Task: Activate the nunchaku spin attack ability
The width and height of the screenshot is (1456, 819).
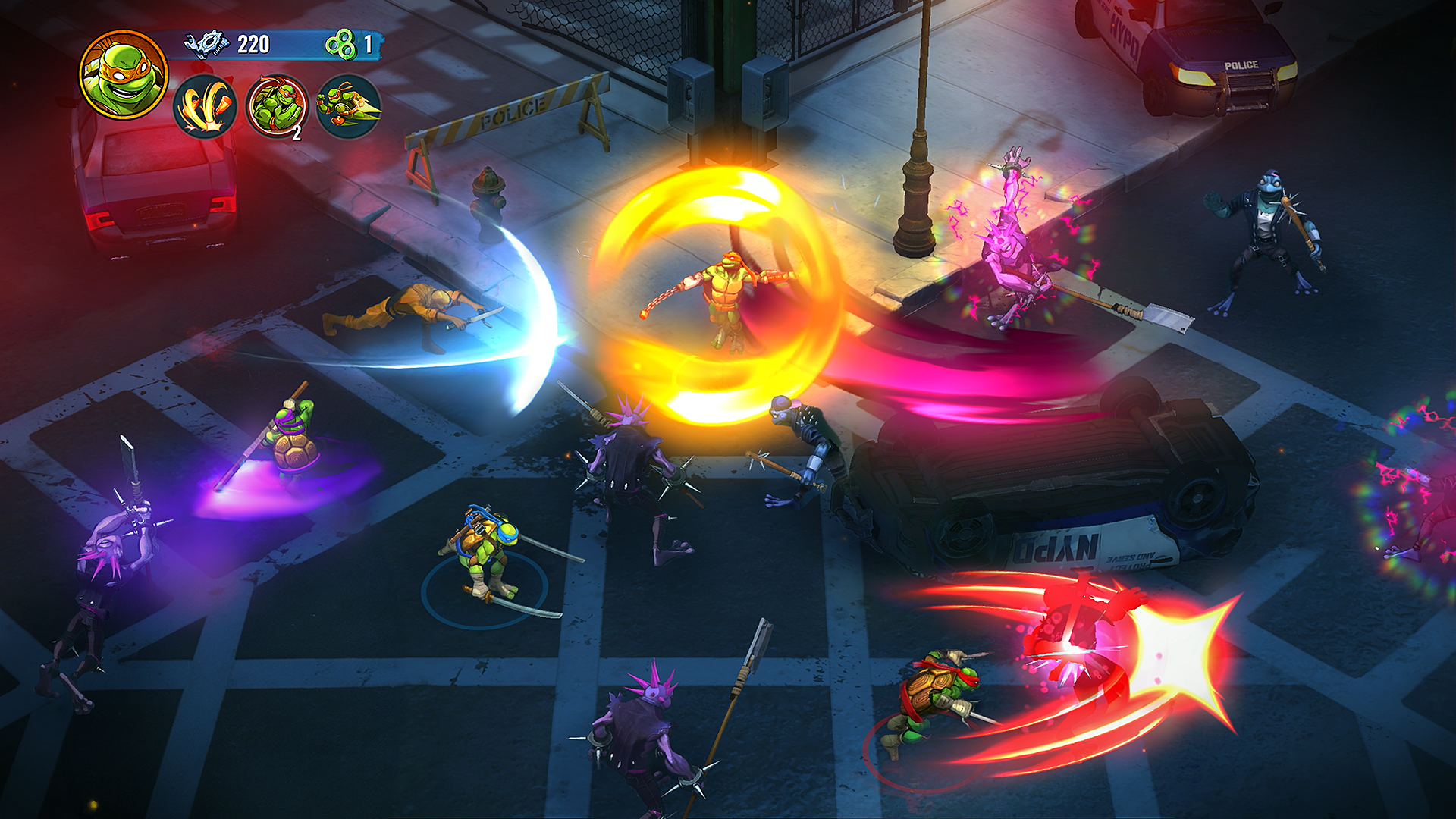Action: coord(206,109)
